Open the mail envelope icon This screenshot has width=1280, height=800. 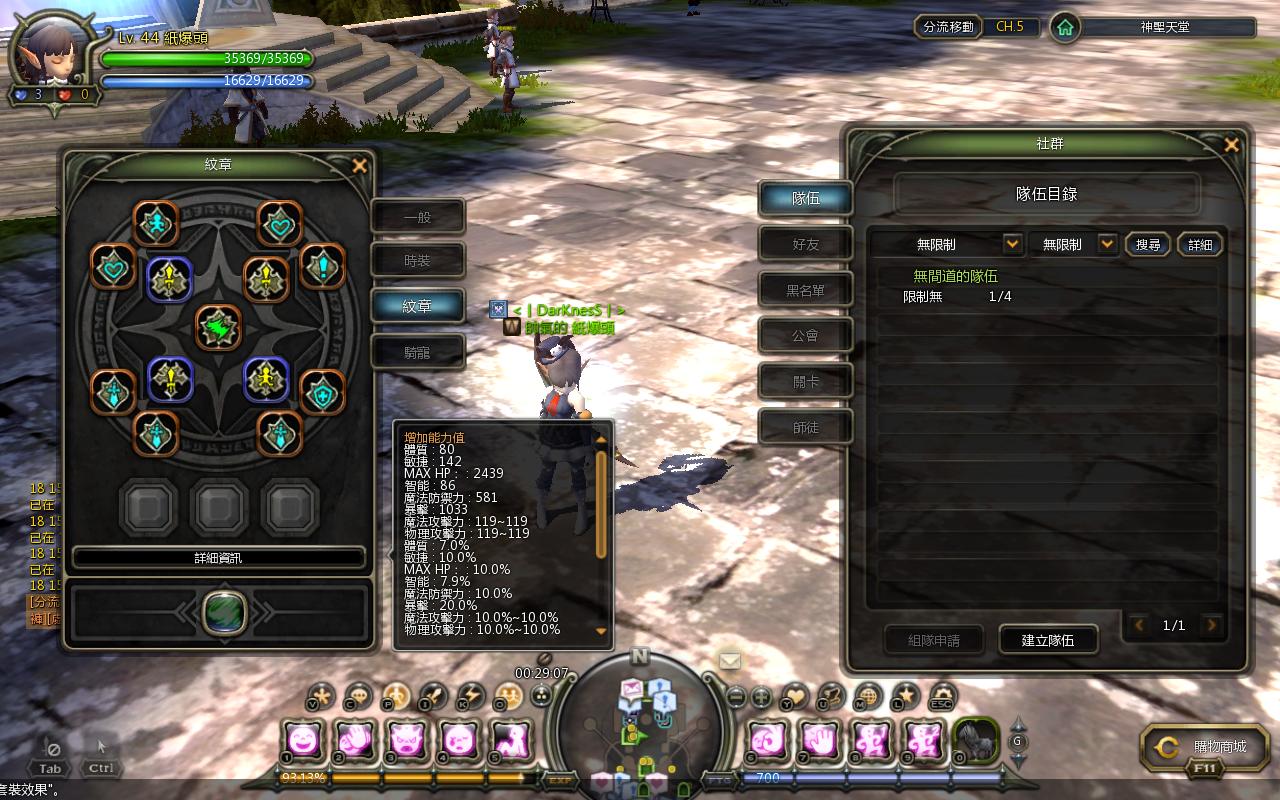click(730, 660)
